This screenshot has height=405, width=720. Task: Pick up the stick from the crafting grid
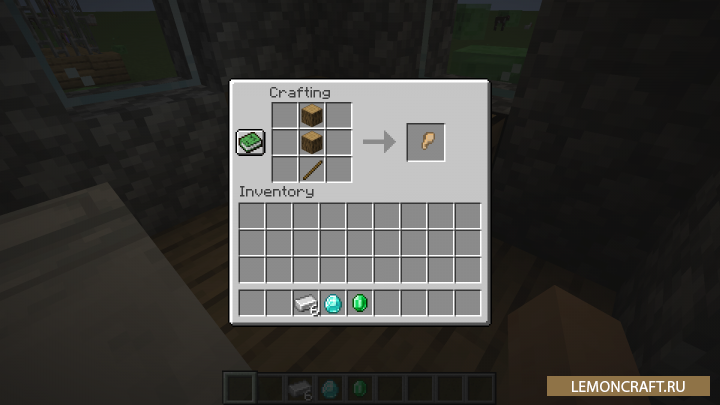click(x=312, y=169)
